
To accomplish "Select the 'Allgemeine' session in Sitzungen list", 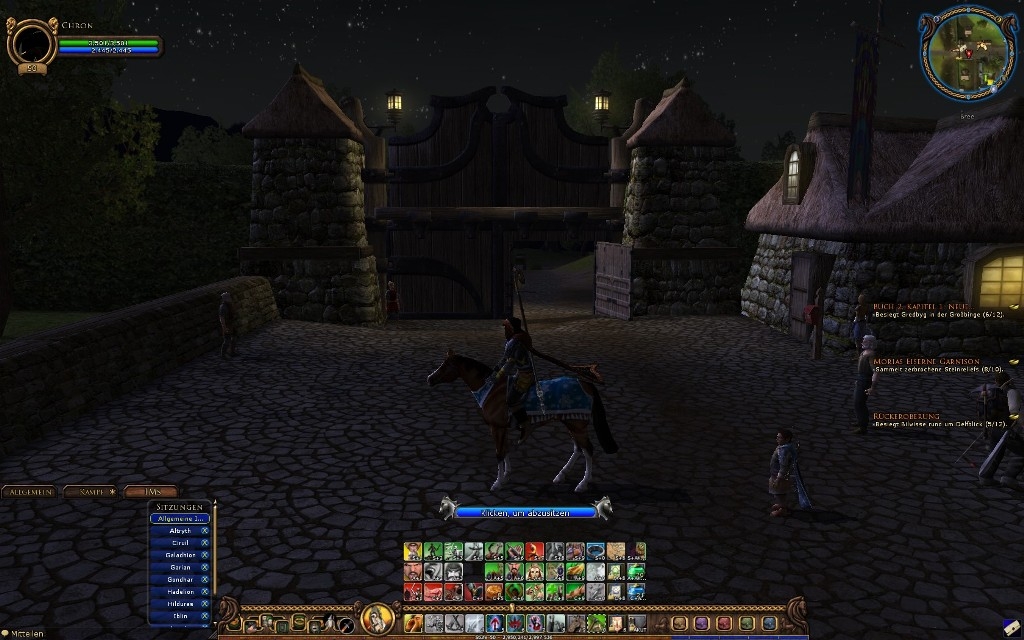I will (x=180, y=519).
